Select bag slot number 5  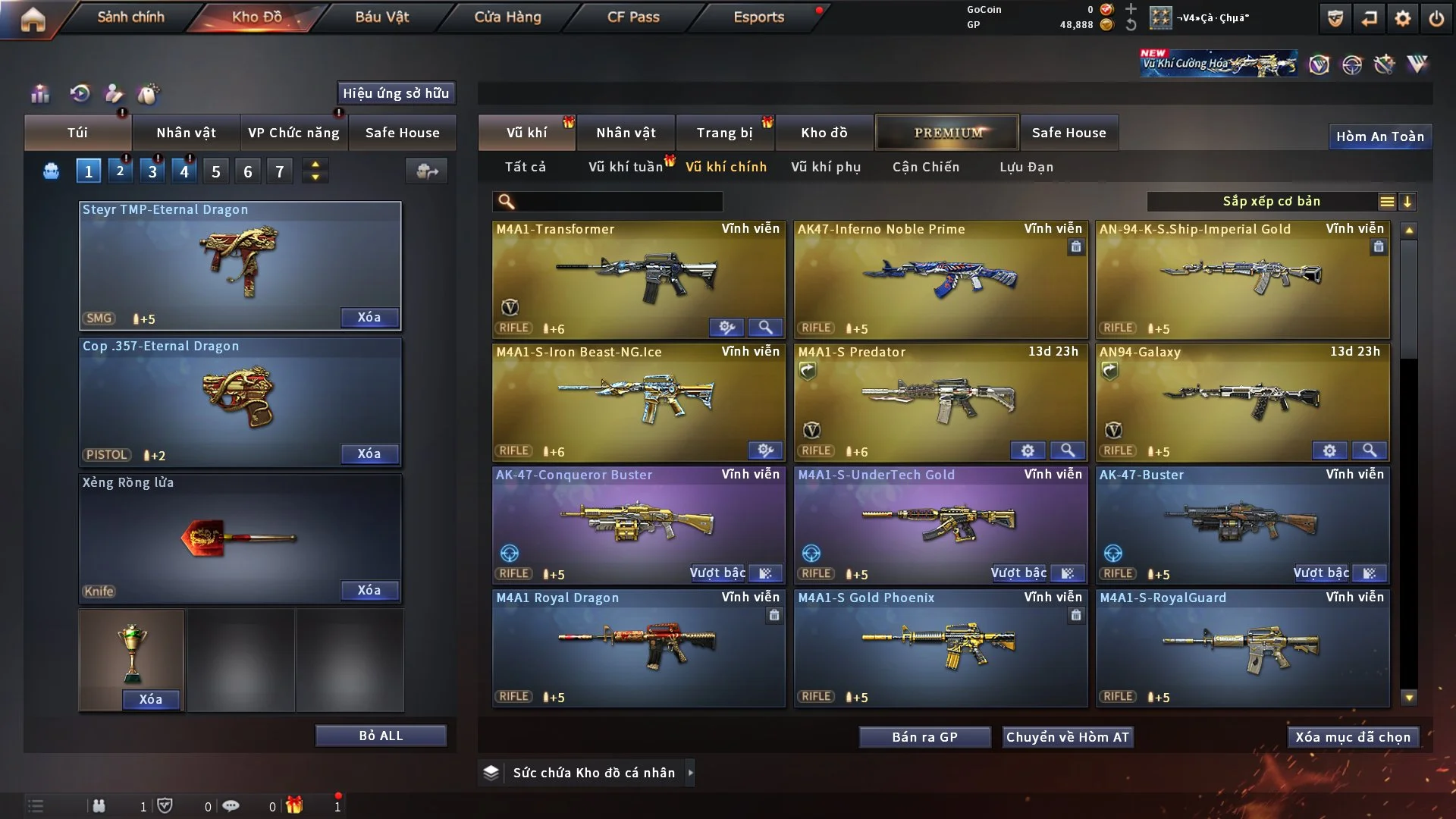coord(216,171)
